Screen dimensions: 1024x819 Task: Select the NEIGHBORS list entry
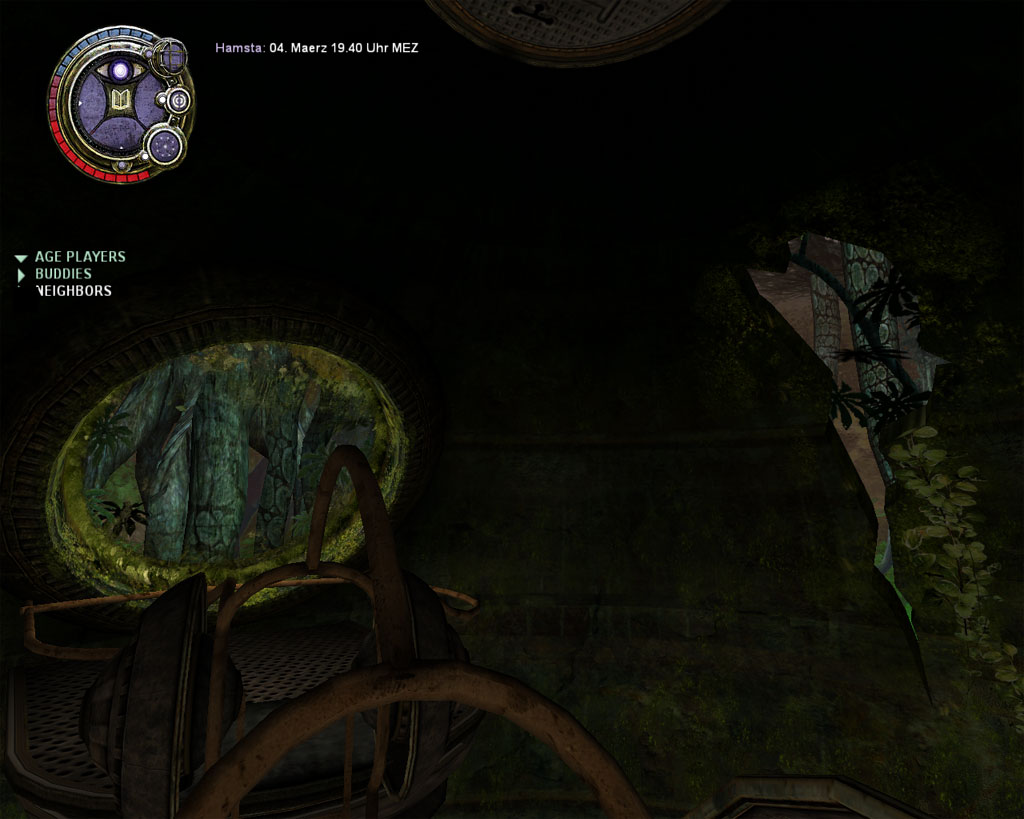pos(73,291)
